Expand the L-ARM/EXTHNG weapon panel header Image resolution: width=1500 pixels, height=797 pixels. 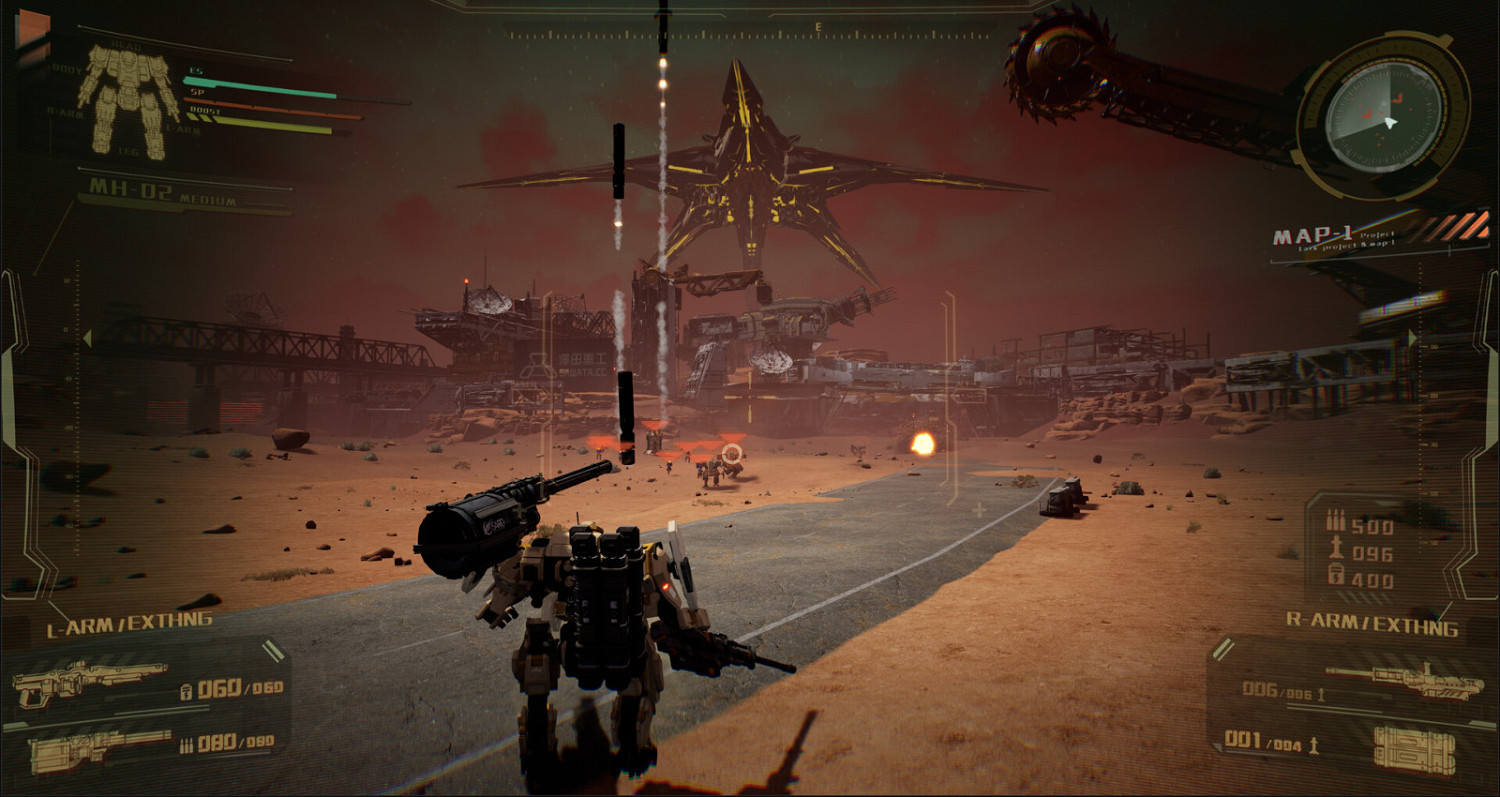click(124, 622)
